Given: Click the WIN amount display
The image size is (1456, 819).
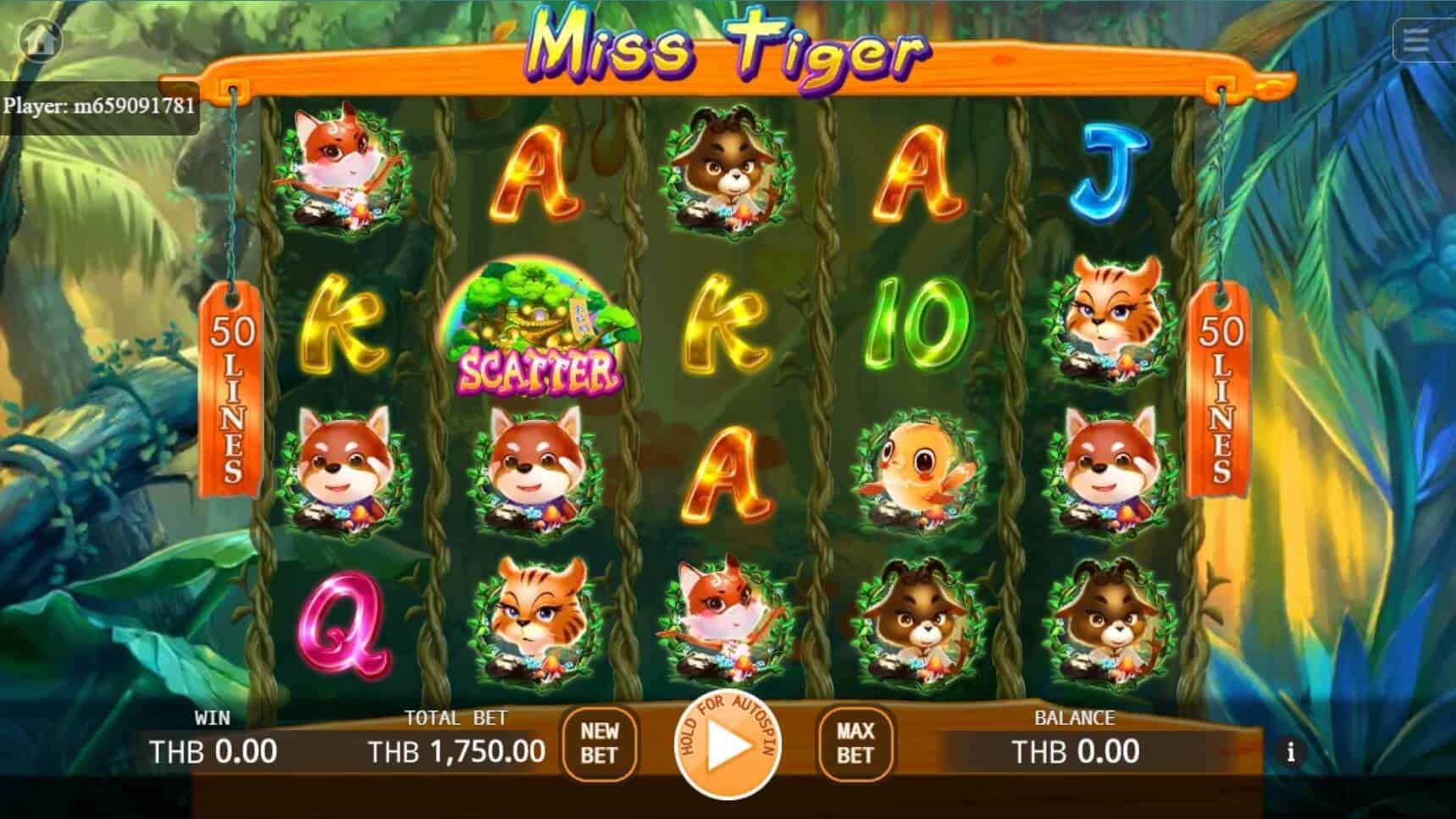Looking at the screenshot, I should tap(213, 750).
